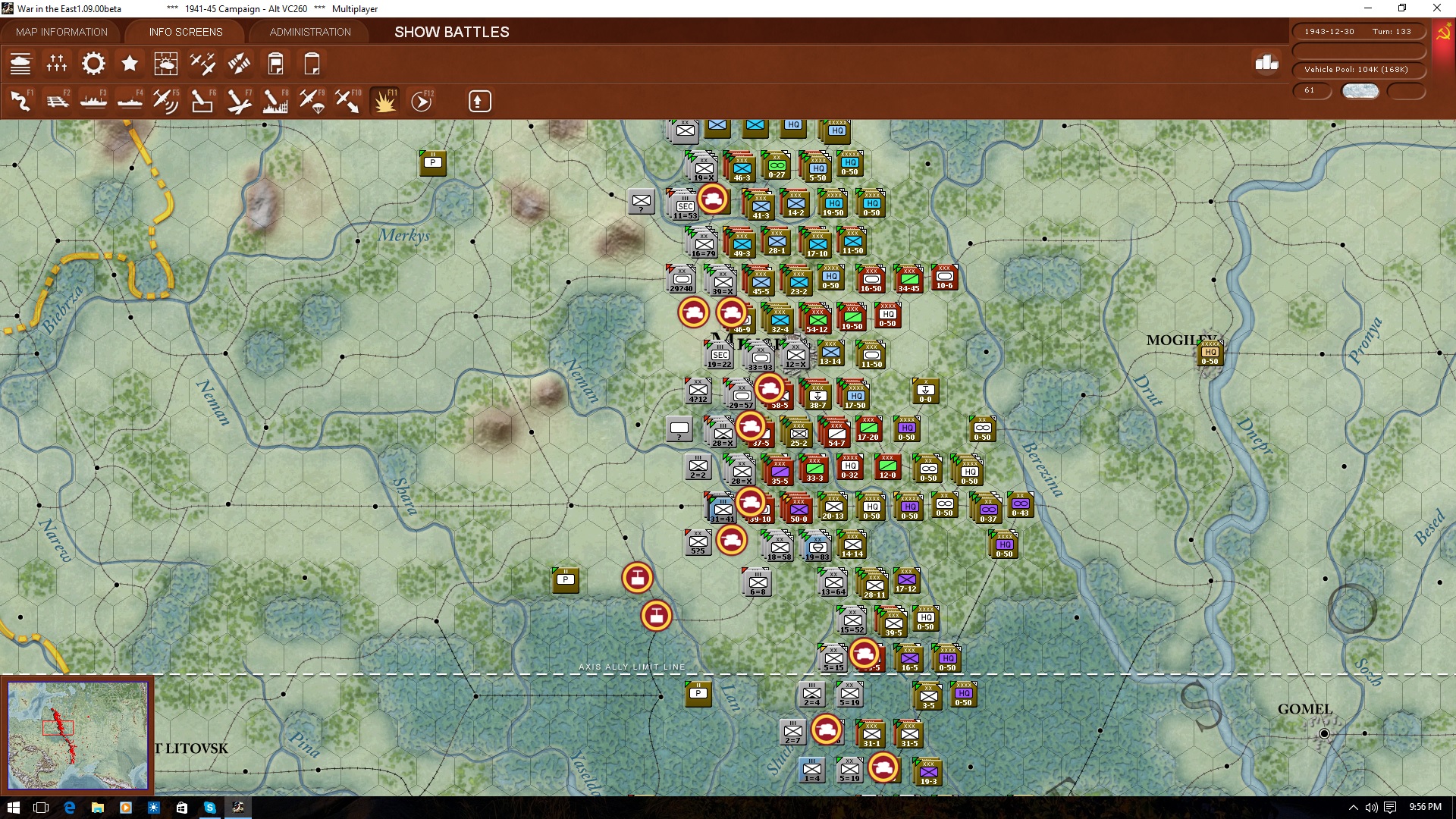Select naval transport mode (F3)
This screenshot has height=819, width=1456.
93,100
